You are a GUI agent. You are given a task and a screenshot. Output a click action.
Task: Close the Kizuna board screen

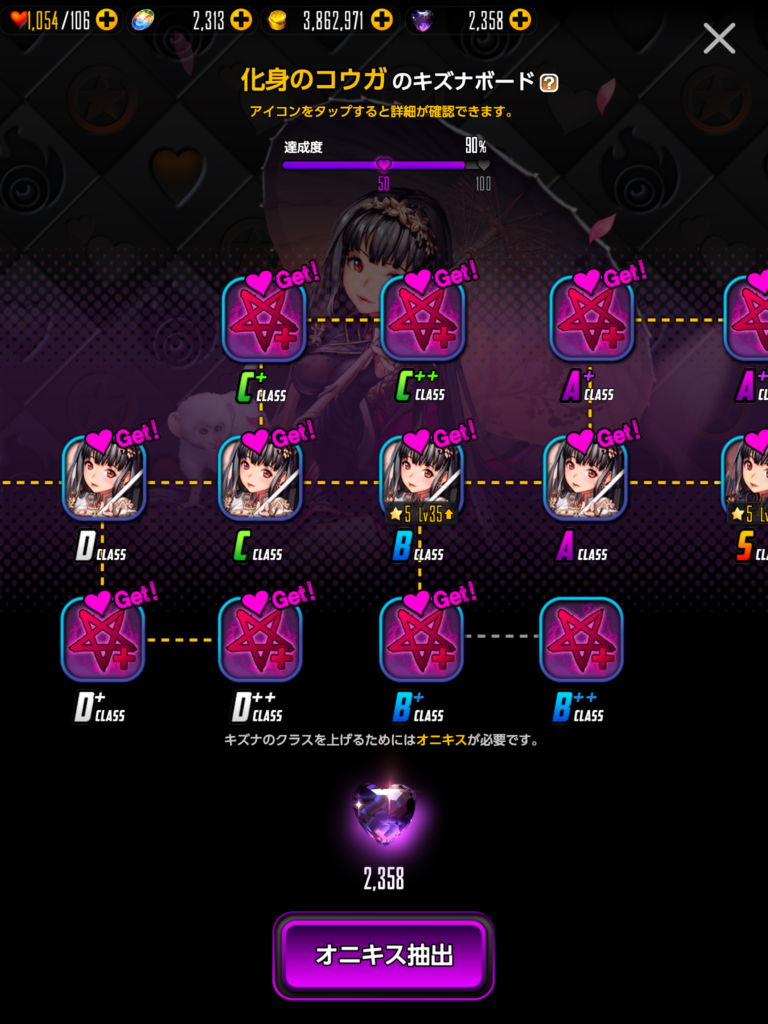tap(719, 39)
